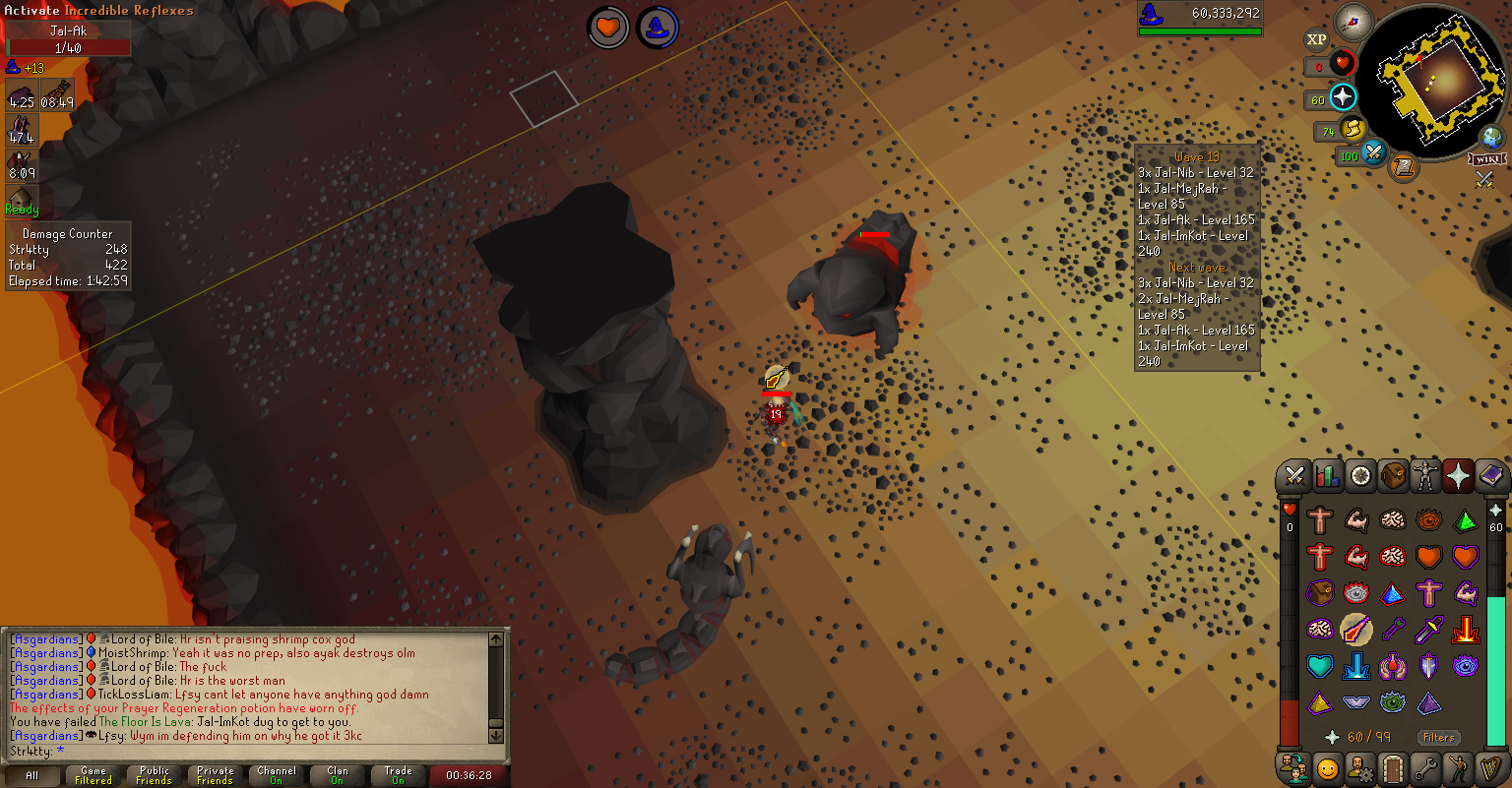Toggle the XP drops button
The width and height of the screenshot is (1512, 788).
(1316, 40)
